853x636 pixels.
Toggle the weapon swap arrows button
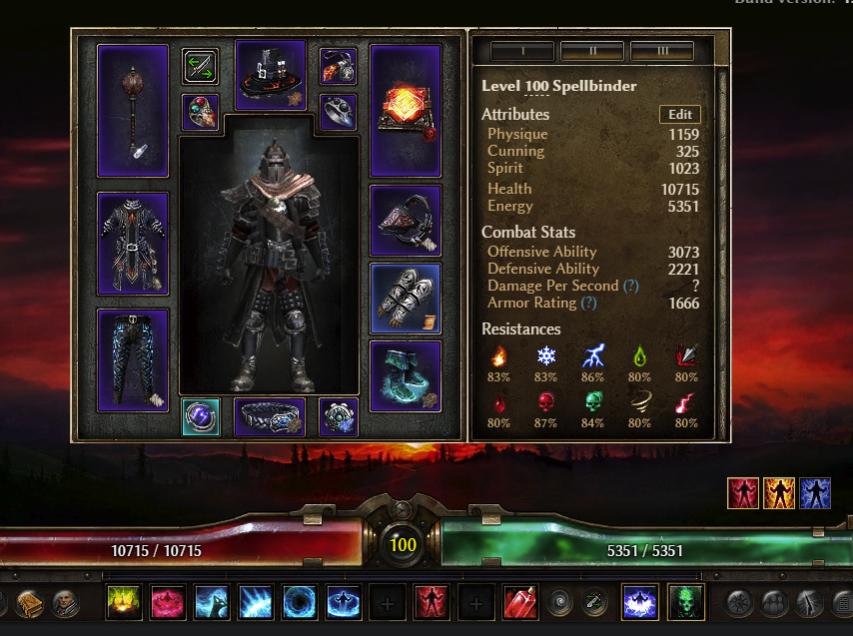201,67
